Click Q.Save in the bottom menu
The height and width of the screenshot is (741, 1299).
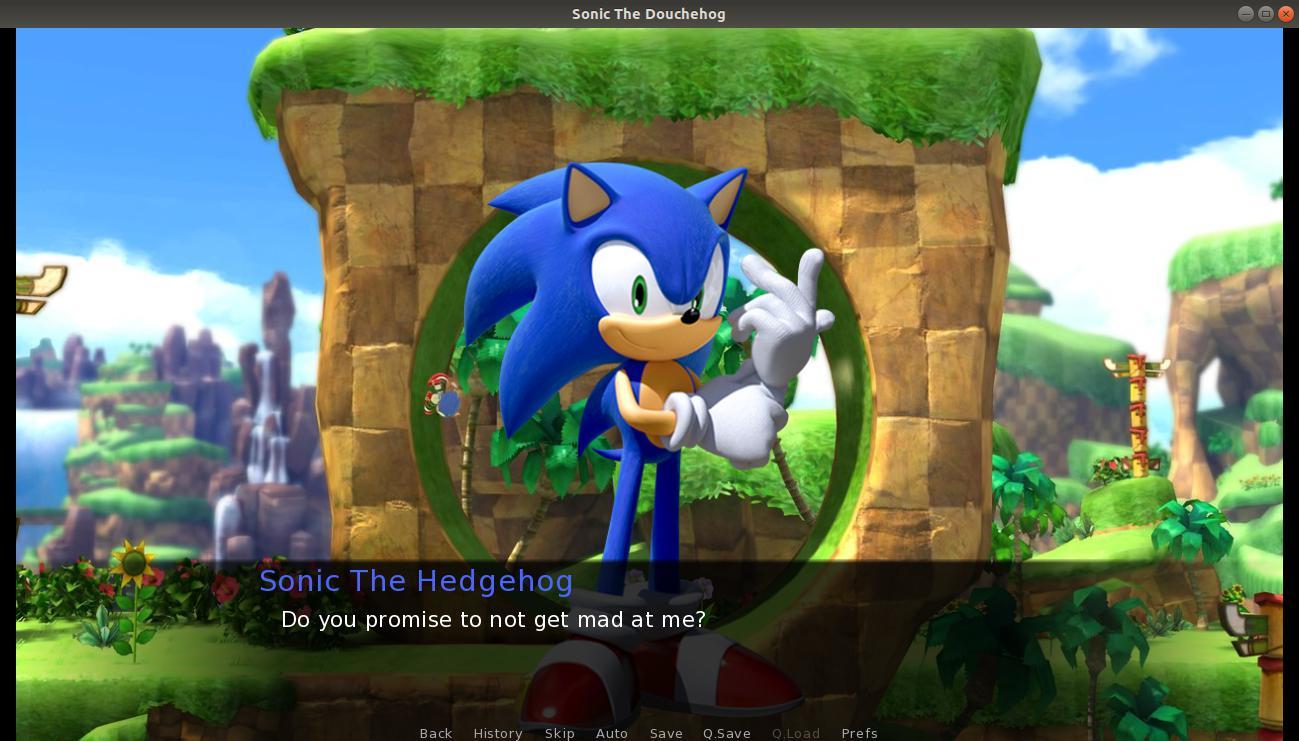726,733
